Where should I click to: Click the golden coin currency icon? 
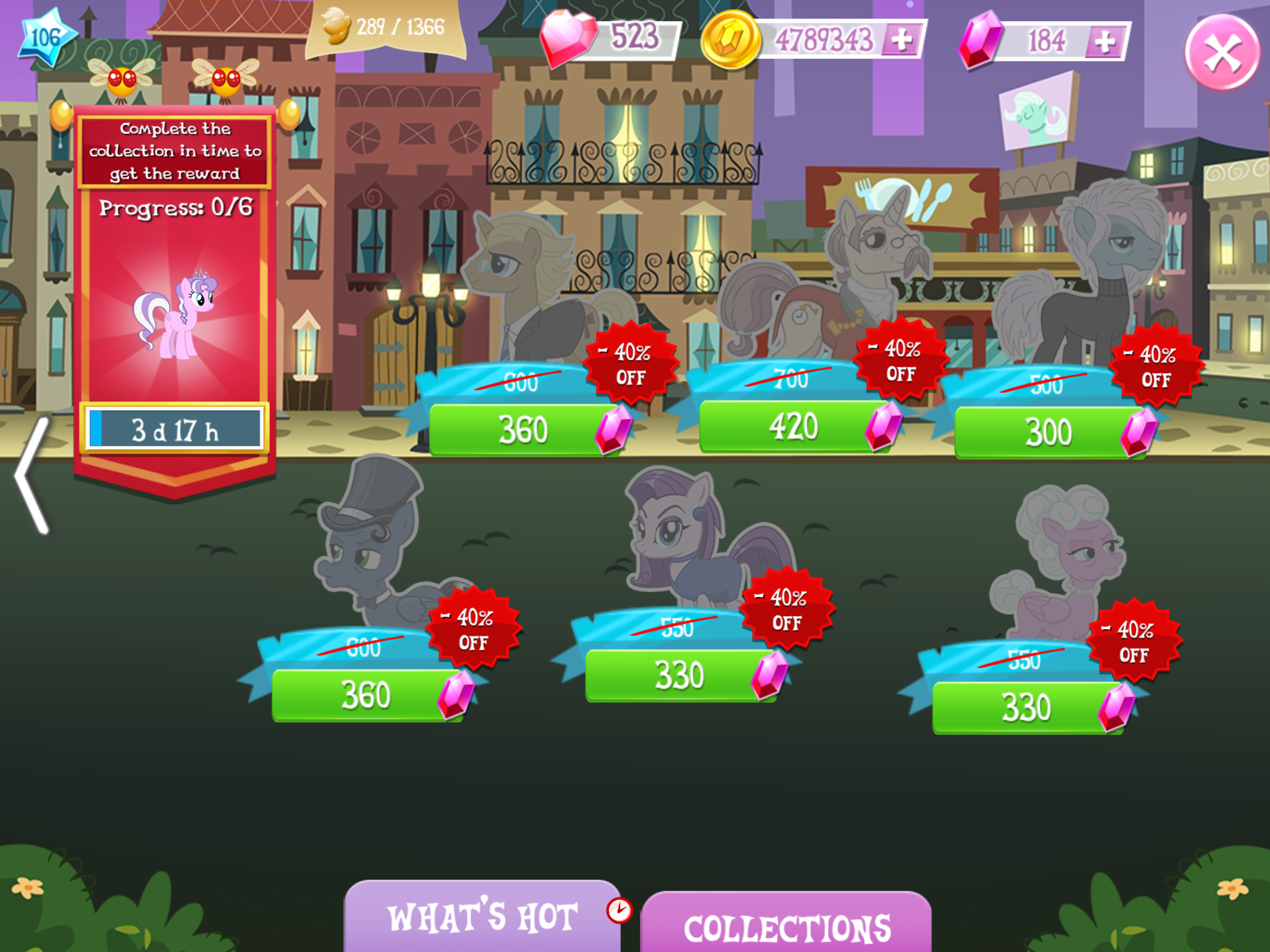(732, 37)
